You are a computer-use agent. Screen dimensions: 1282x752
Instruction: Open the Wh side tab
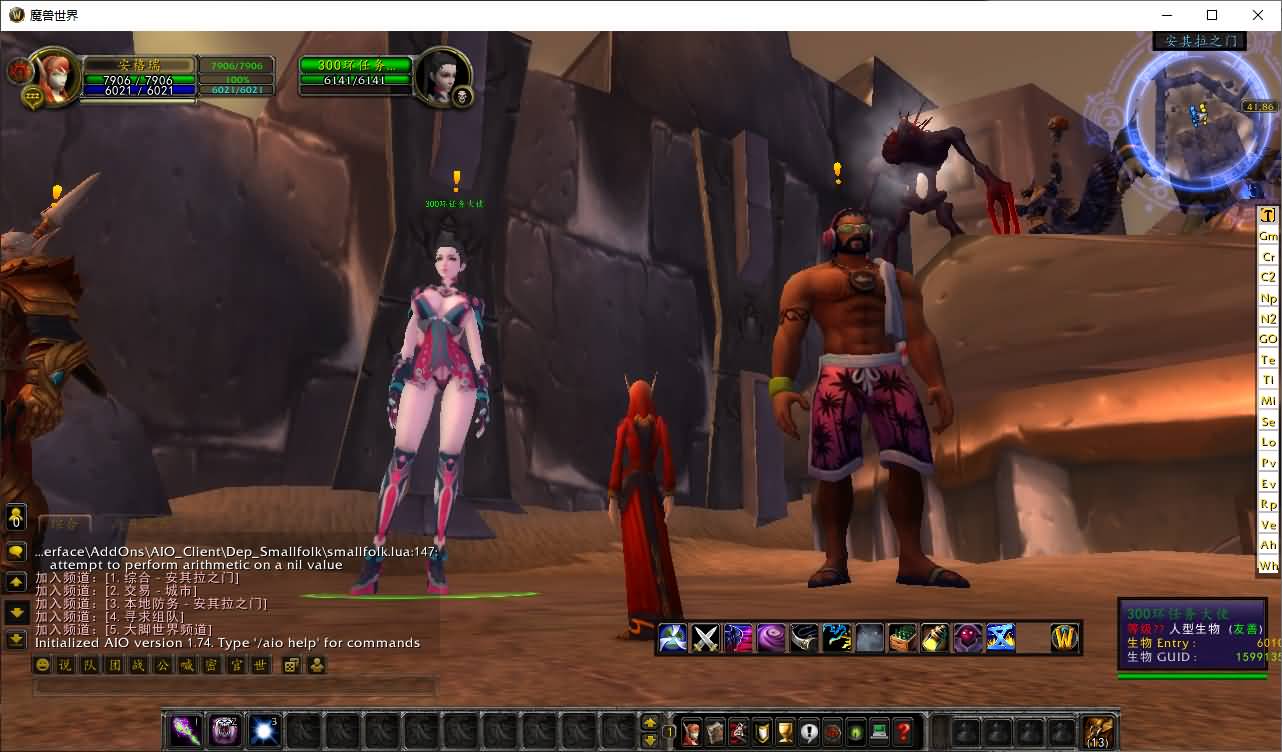click(1268, 566)
